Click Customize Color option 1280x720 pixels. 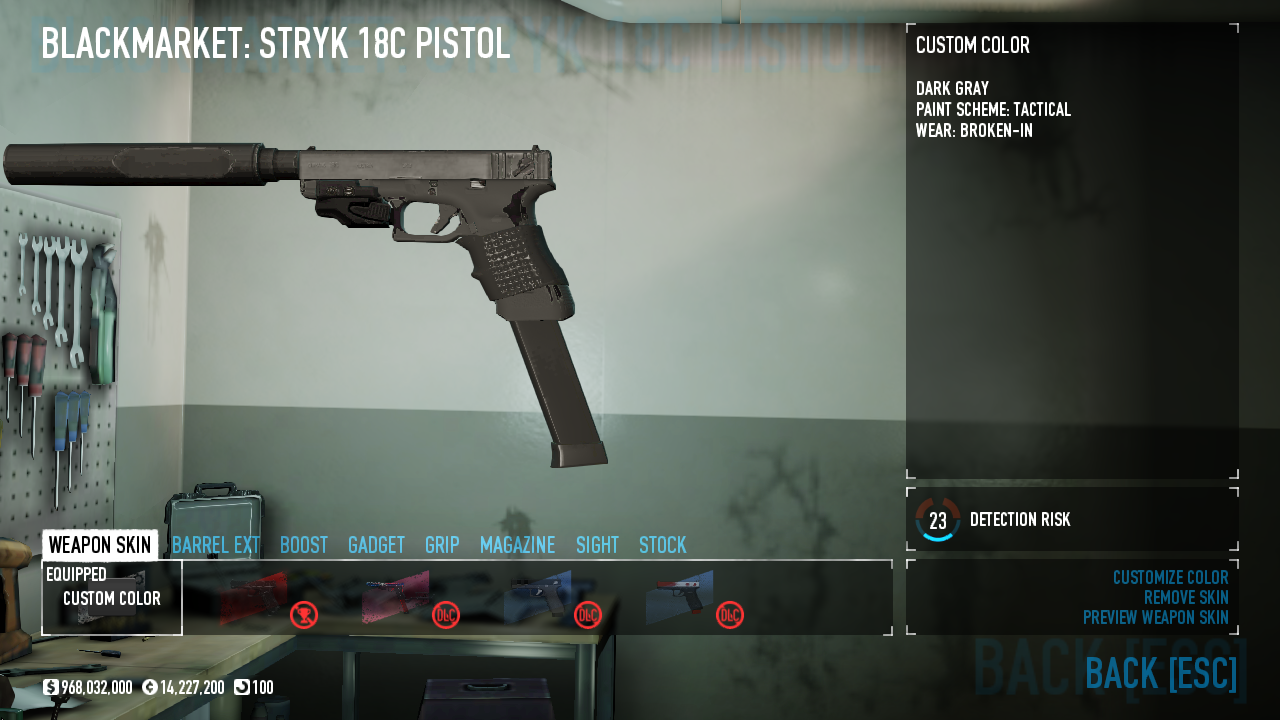(x=1170, y=578)
